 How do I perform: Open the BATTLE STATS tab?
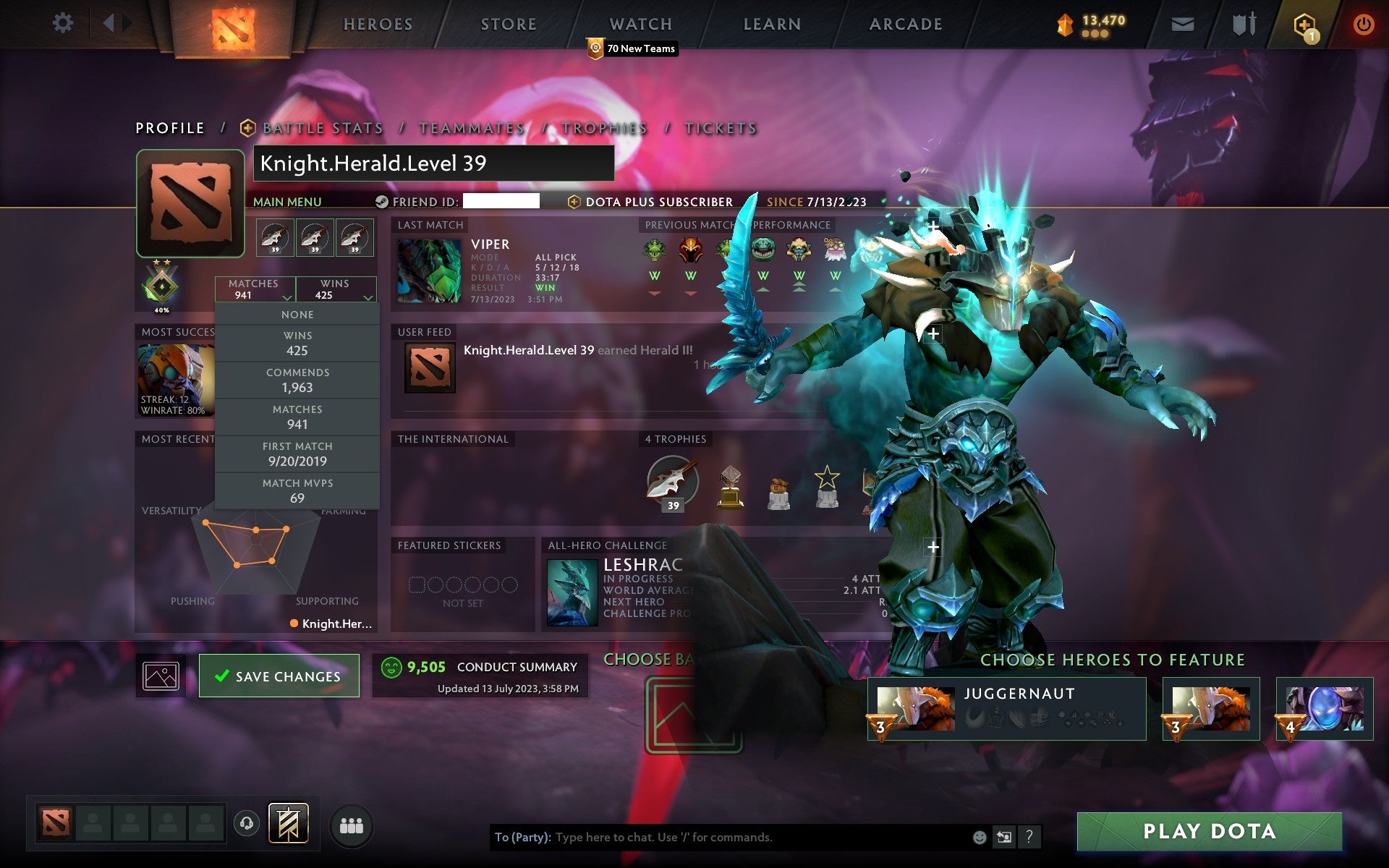tap(323, 127)
